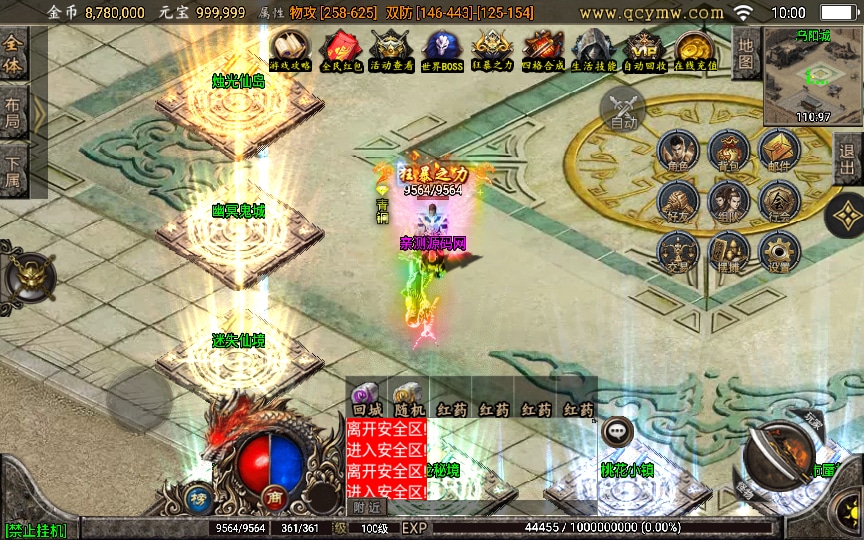864x540 pixels.
Task: Open the 全民红包 red envelope event
Action: point(340,49)
